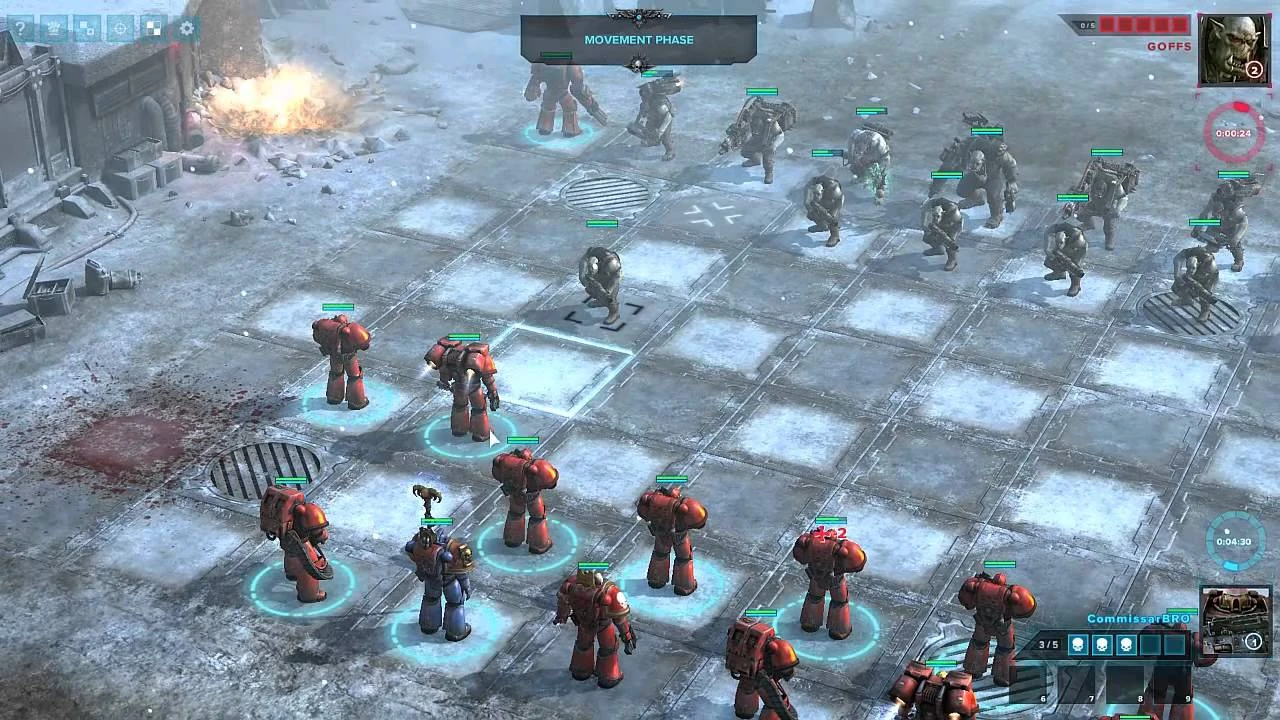Click the MOVEMENT PHASE banner
This screenshot has width=1280, height=720.
(x=638, y=41)
